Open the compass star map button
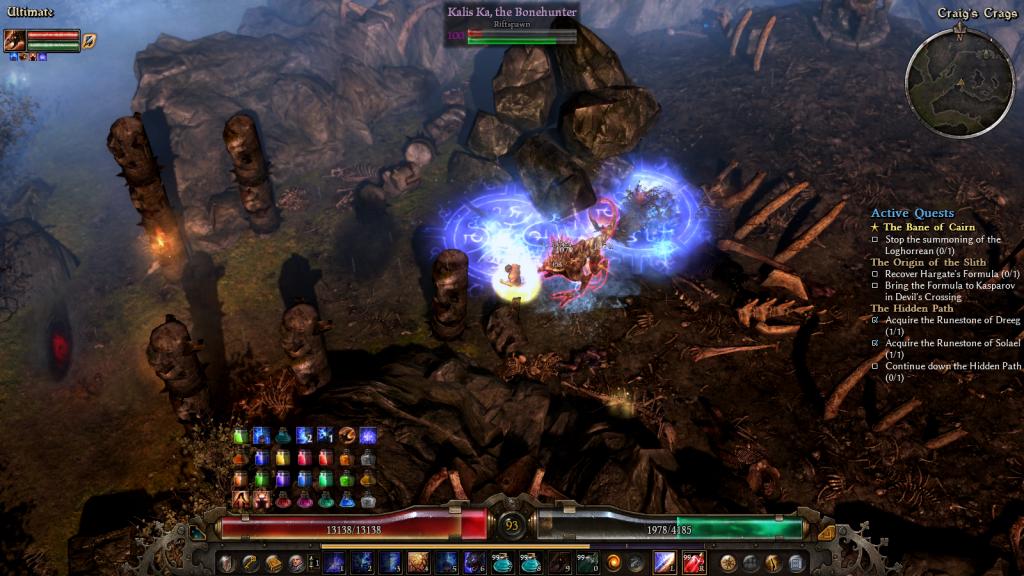The width and height of the screenshot is (1024, 576). (x=729, y=563)
